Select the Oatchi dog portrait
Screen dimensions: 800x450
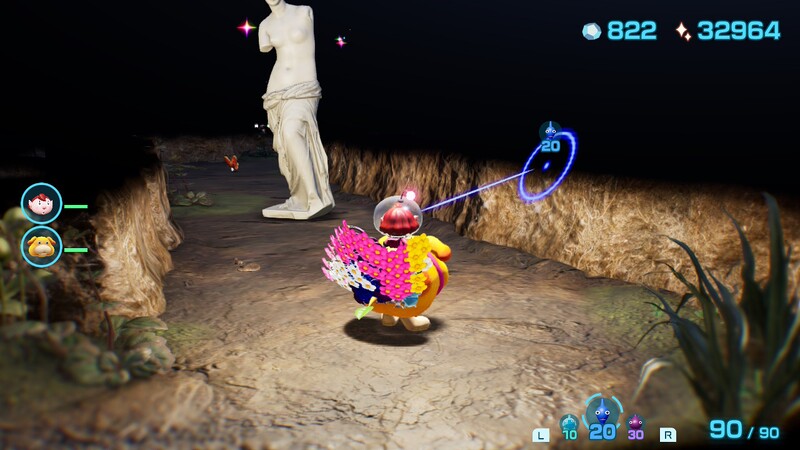[41, 246]
